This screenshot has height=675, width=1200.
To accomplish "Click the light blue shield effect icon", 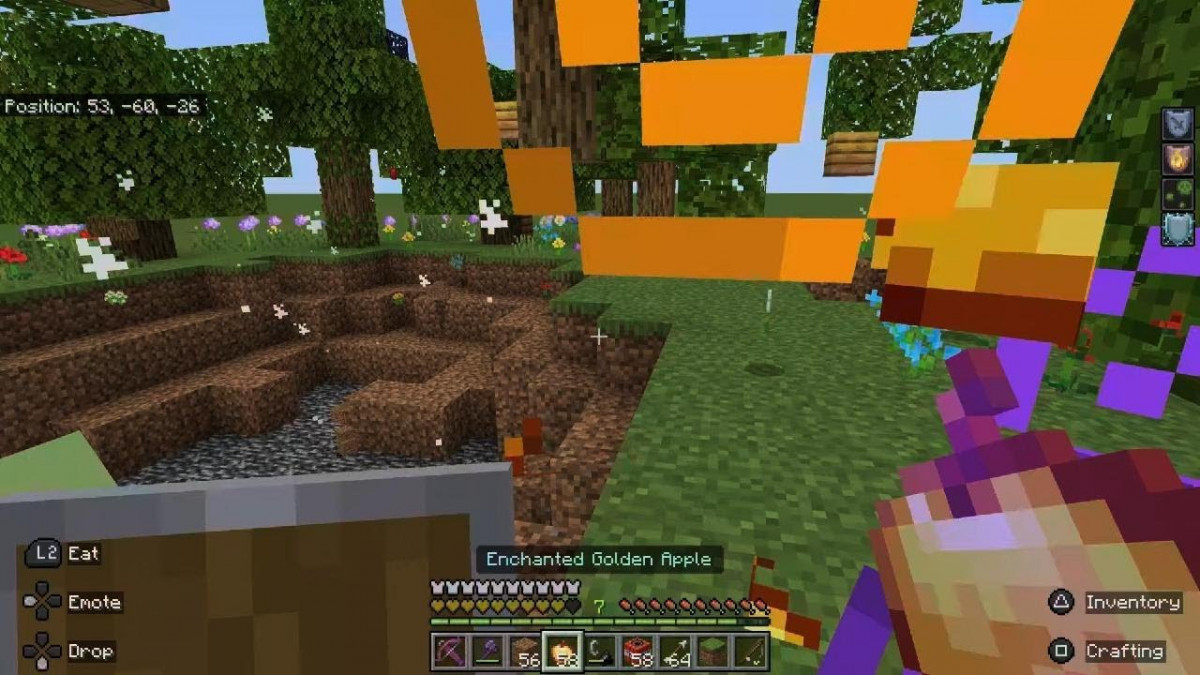I will tap(1177, 229).
